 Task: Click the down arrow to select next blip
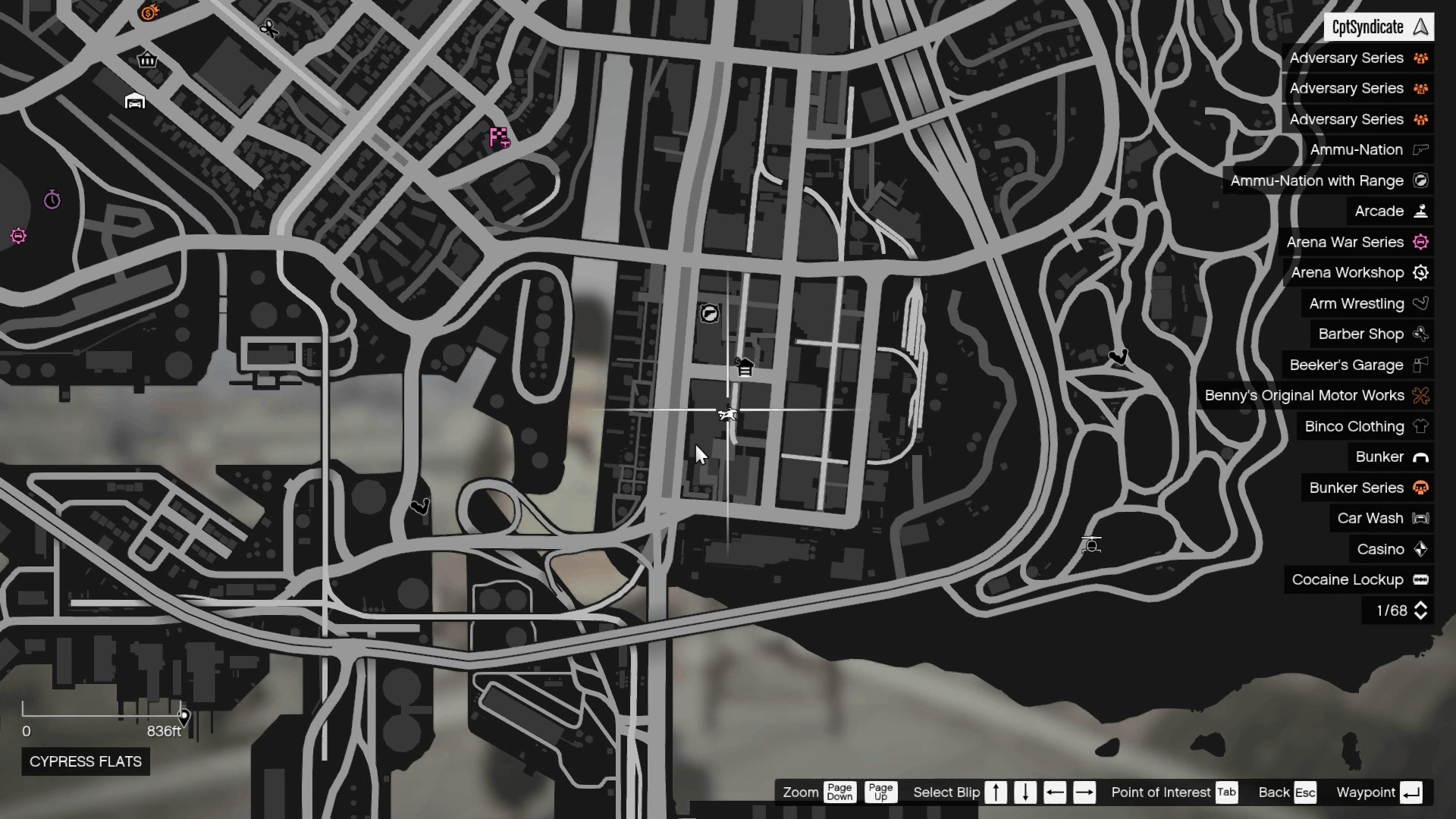point(1025,792)
